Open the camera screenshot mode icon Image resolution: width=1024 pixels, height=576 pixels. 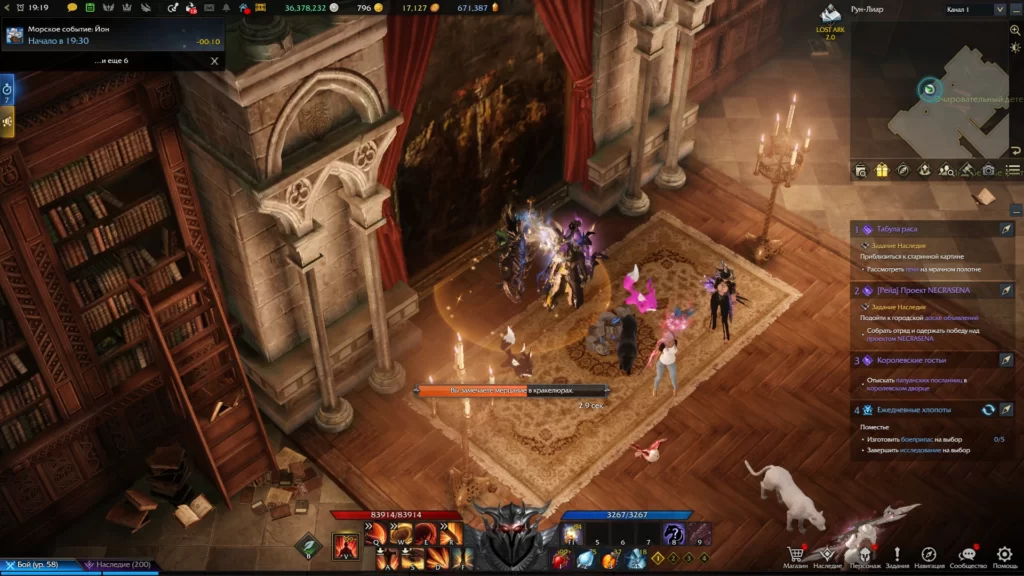(988, 171)
